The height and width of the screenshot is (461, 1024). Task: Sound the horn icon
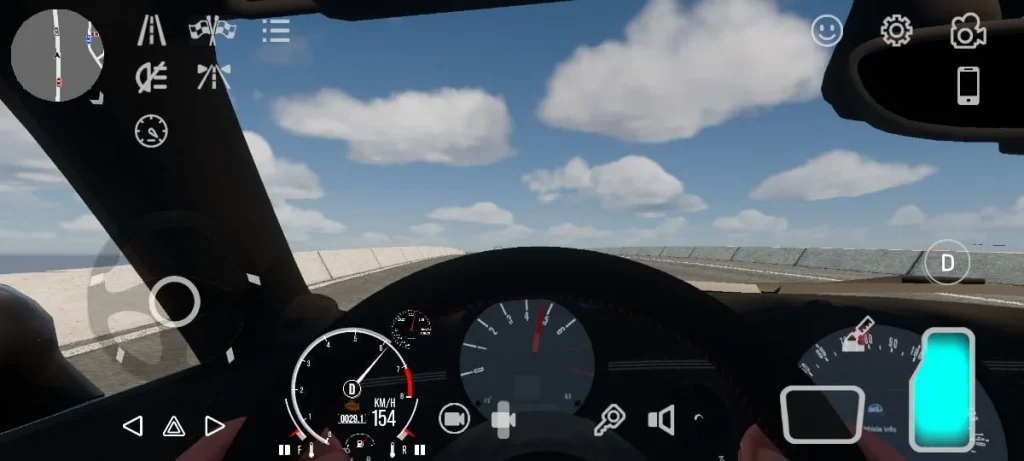[661, 420]
